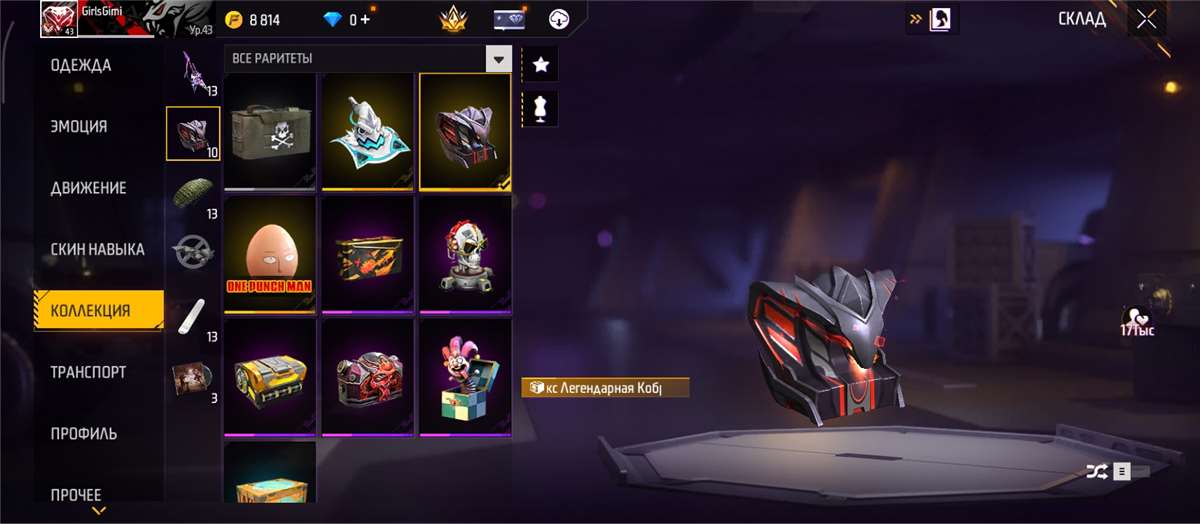Open the surfboard skin subcategory
The width and height of the screenshot is (1200, 524).
coord(190,316)
